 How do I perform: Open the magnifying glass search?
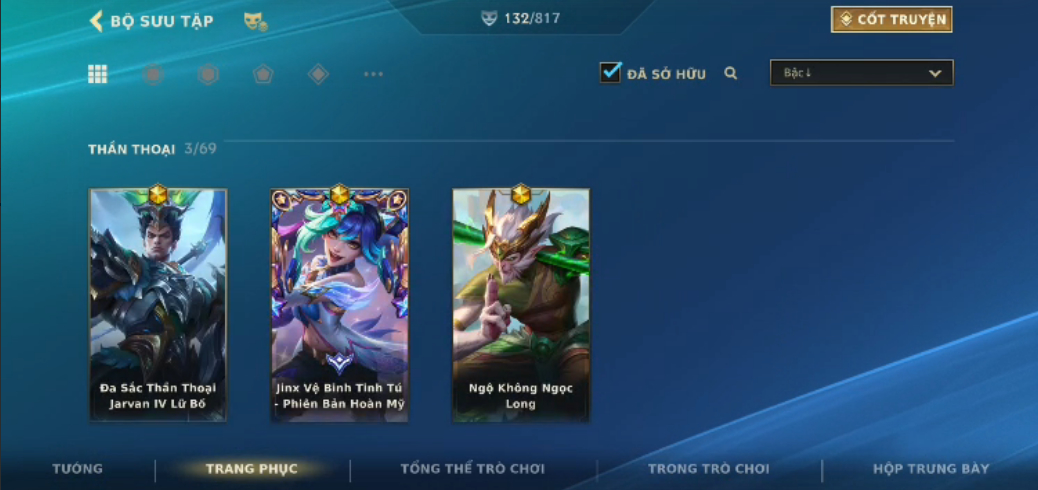(x=731, y=73)
